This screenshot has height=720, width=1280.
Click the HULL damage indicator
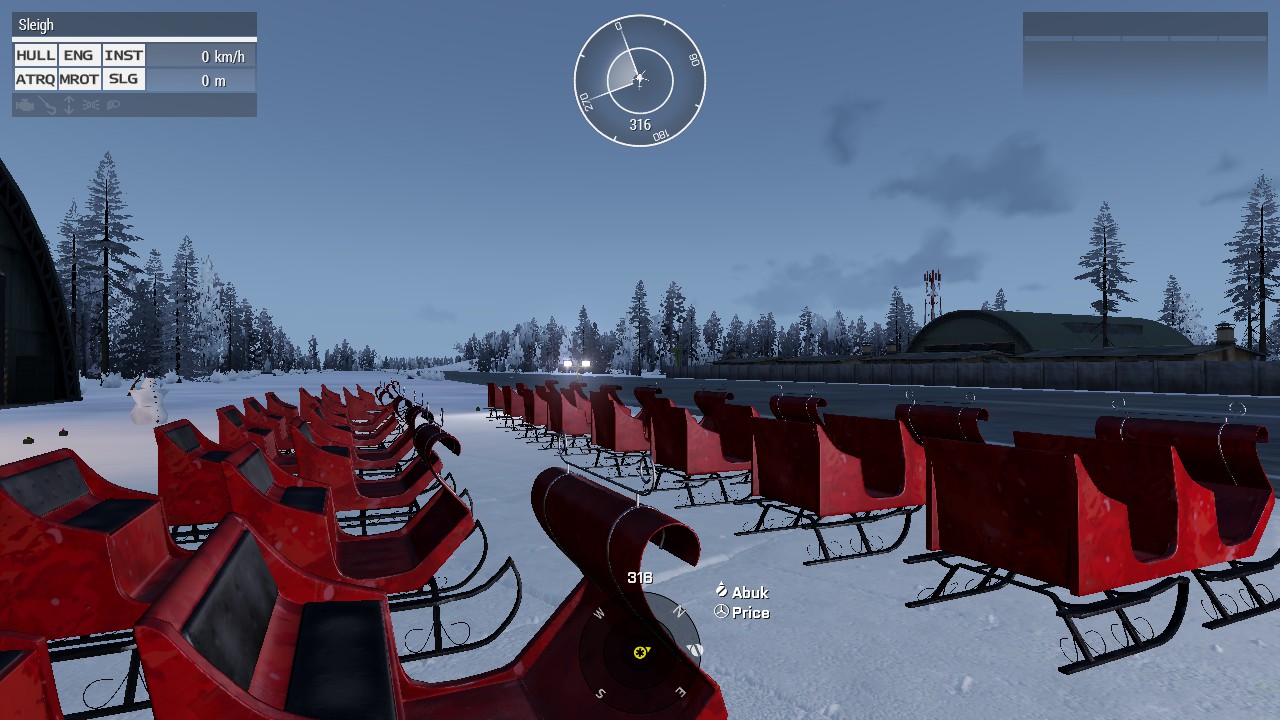pos(35,56)
